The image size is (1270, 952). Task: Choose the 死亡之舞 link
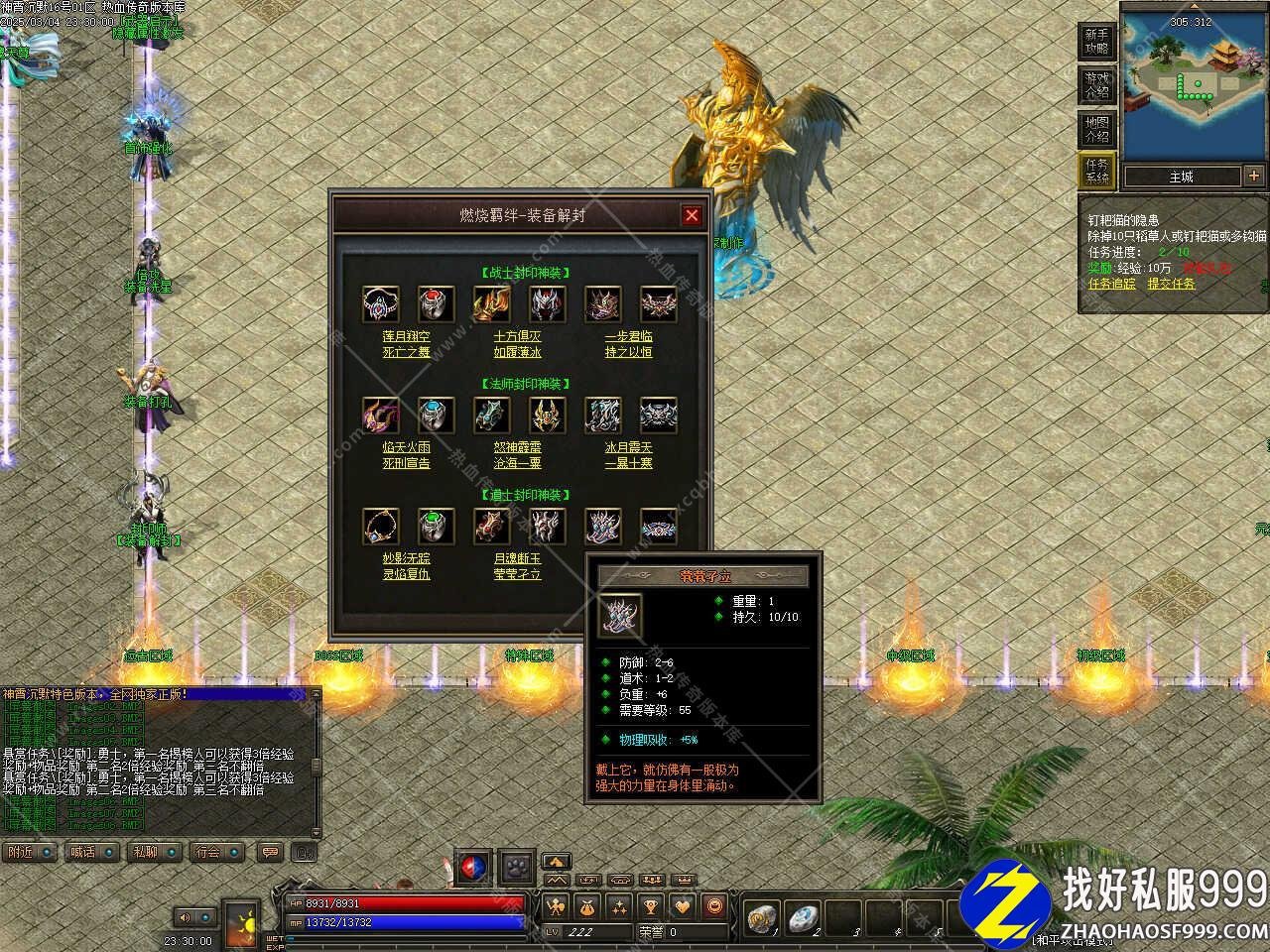406,352
